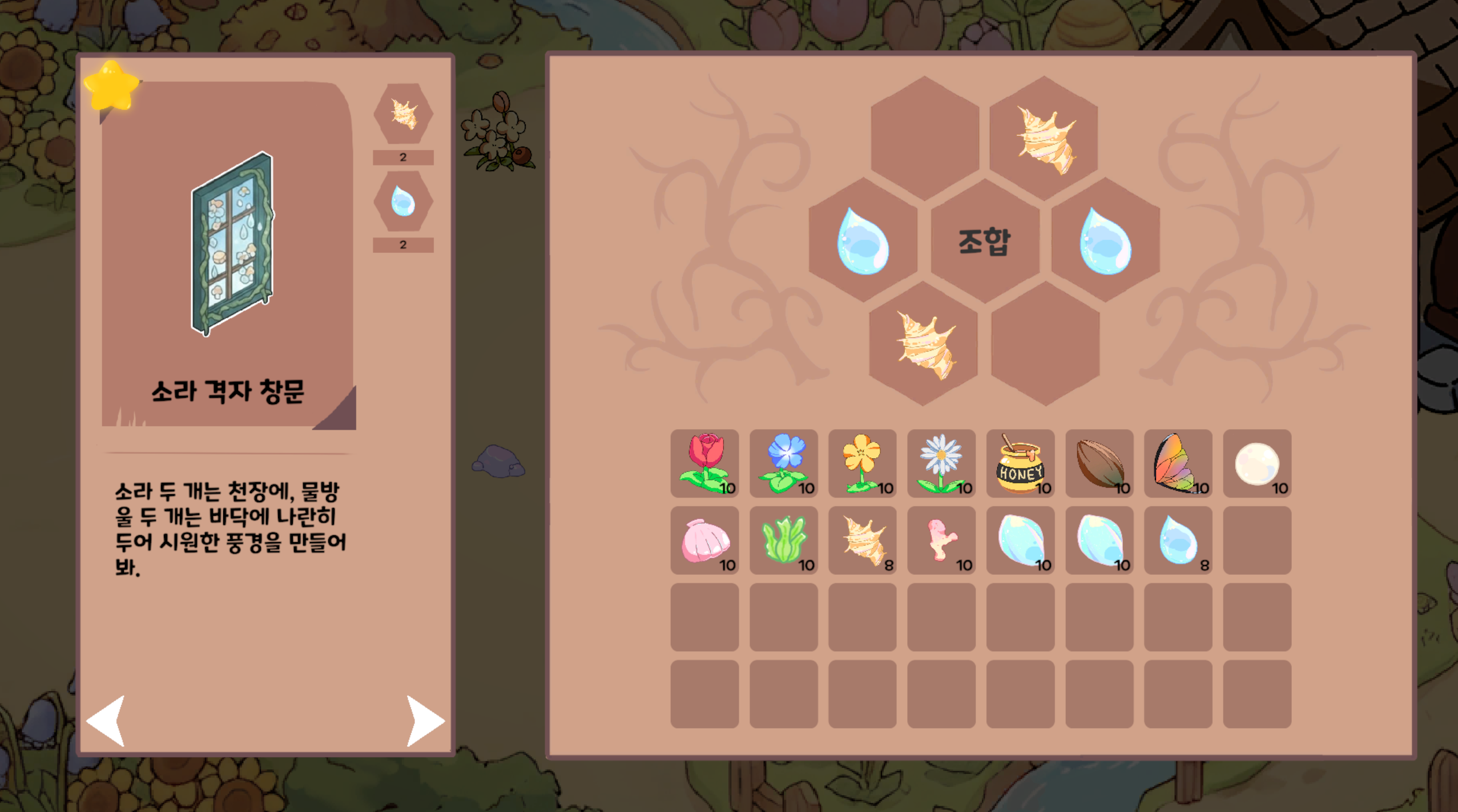Select the blue spiral shell item
Screen dimensions: 1458x812
point(1021,541)
